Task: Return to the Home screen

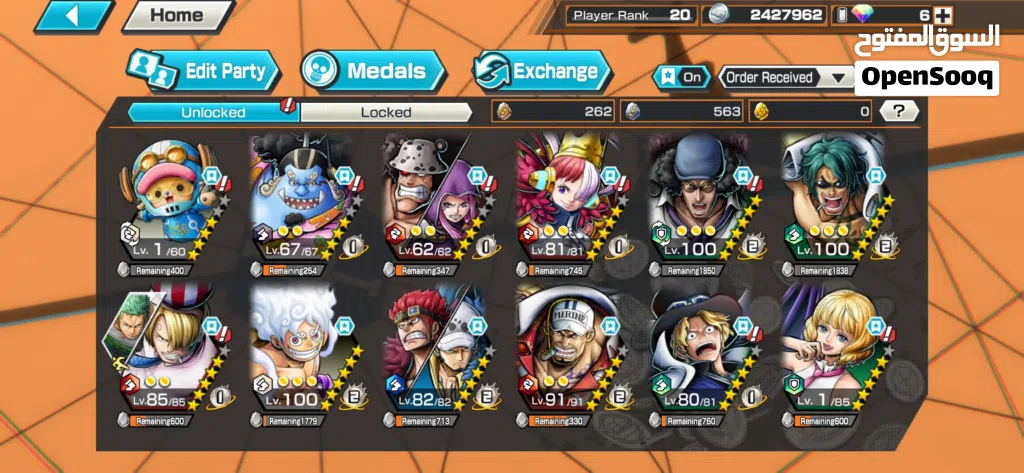Action: 176,16
